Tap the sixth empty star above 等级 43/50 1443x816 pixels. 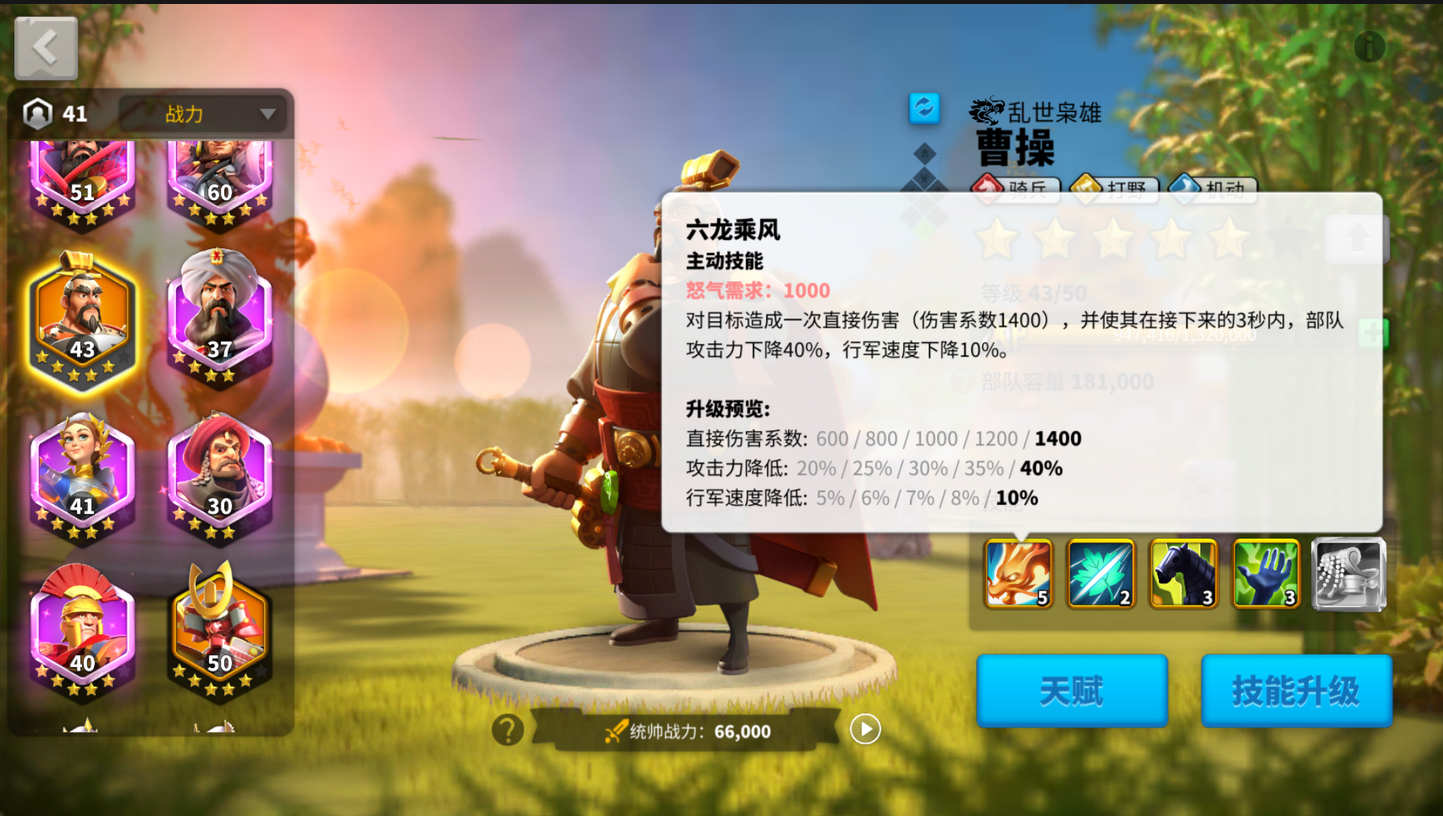pyautogui.click(x=1285, y=238)
